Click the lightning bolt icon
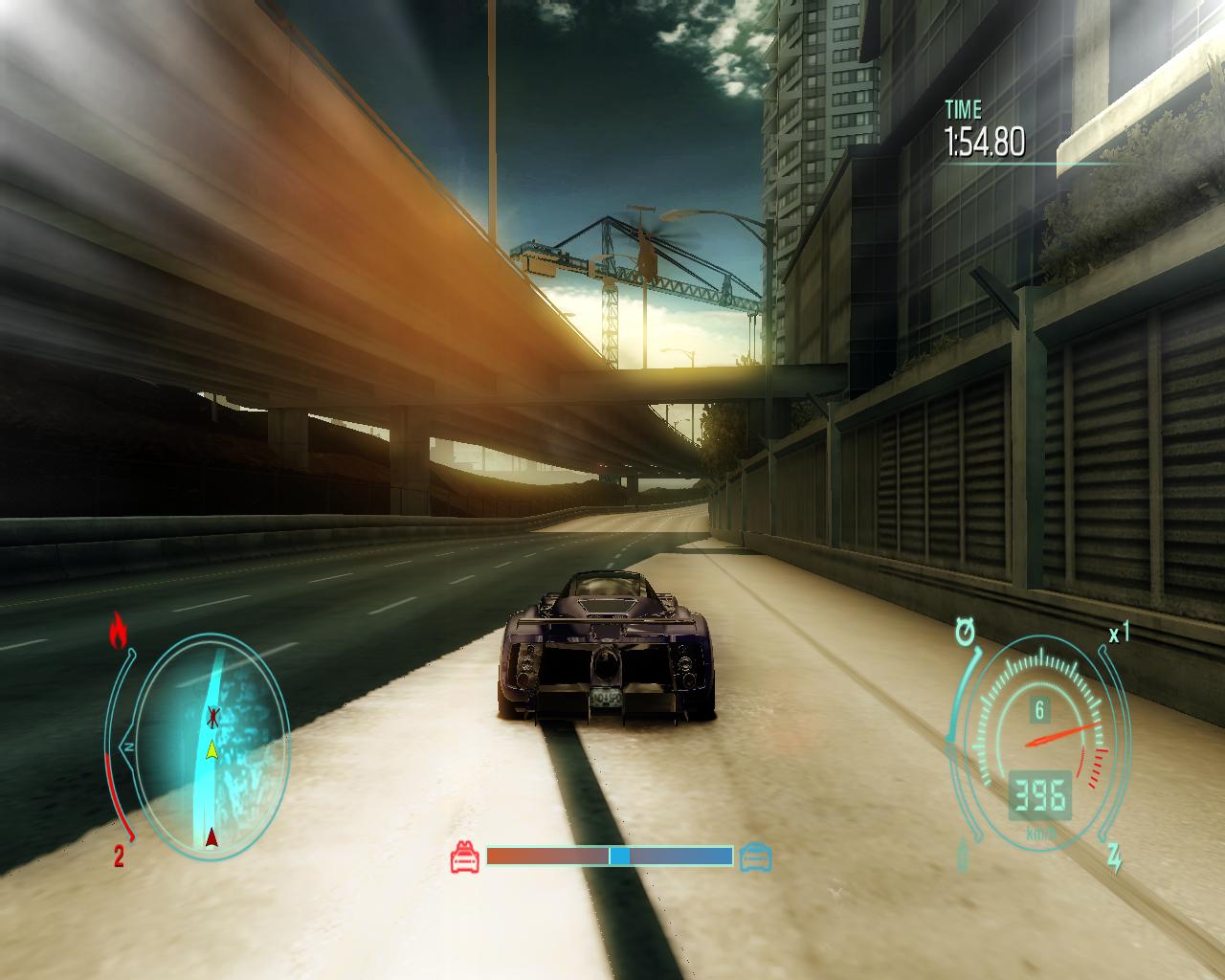 pyautogui.click(x=1115, y=858)
